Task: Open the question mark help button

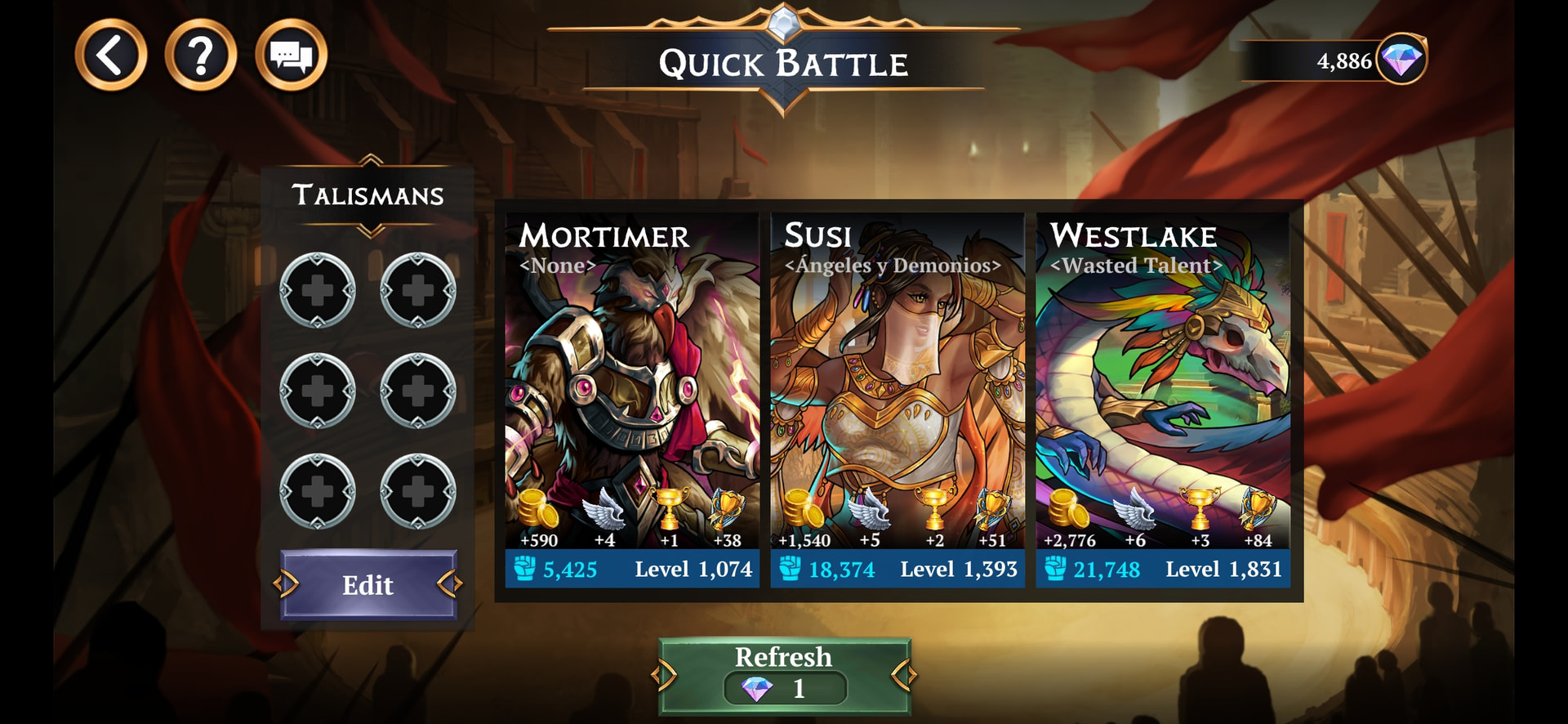Action: pos(201,55)
